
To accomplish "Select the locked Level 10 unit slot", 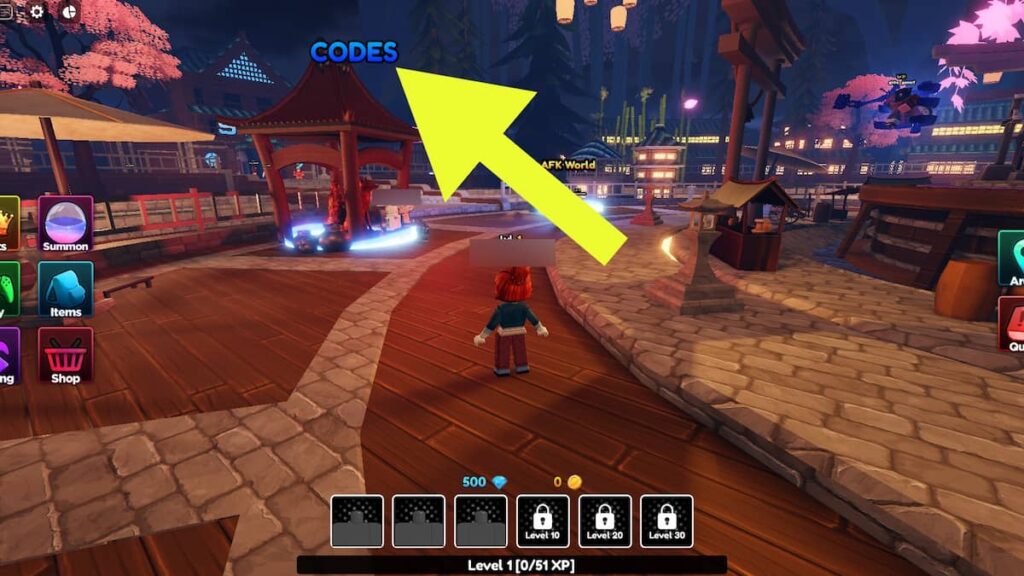I will coord(543,521).
